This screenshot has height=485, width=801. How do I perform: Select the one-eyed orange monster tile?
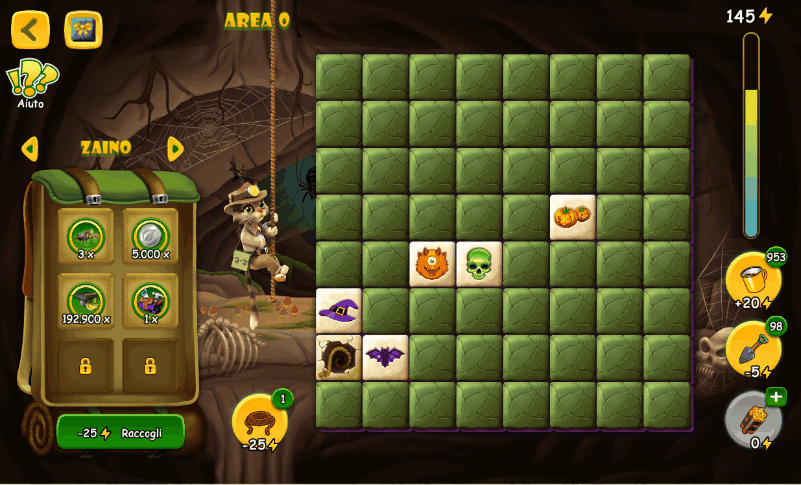[x=432, y=264]
